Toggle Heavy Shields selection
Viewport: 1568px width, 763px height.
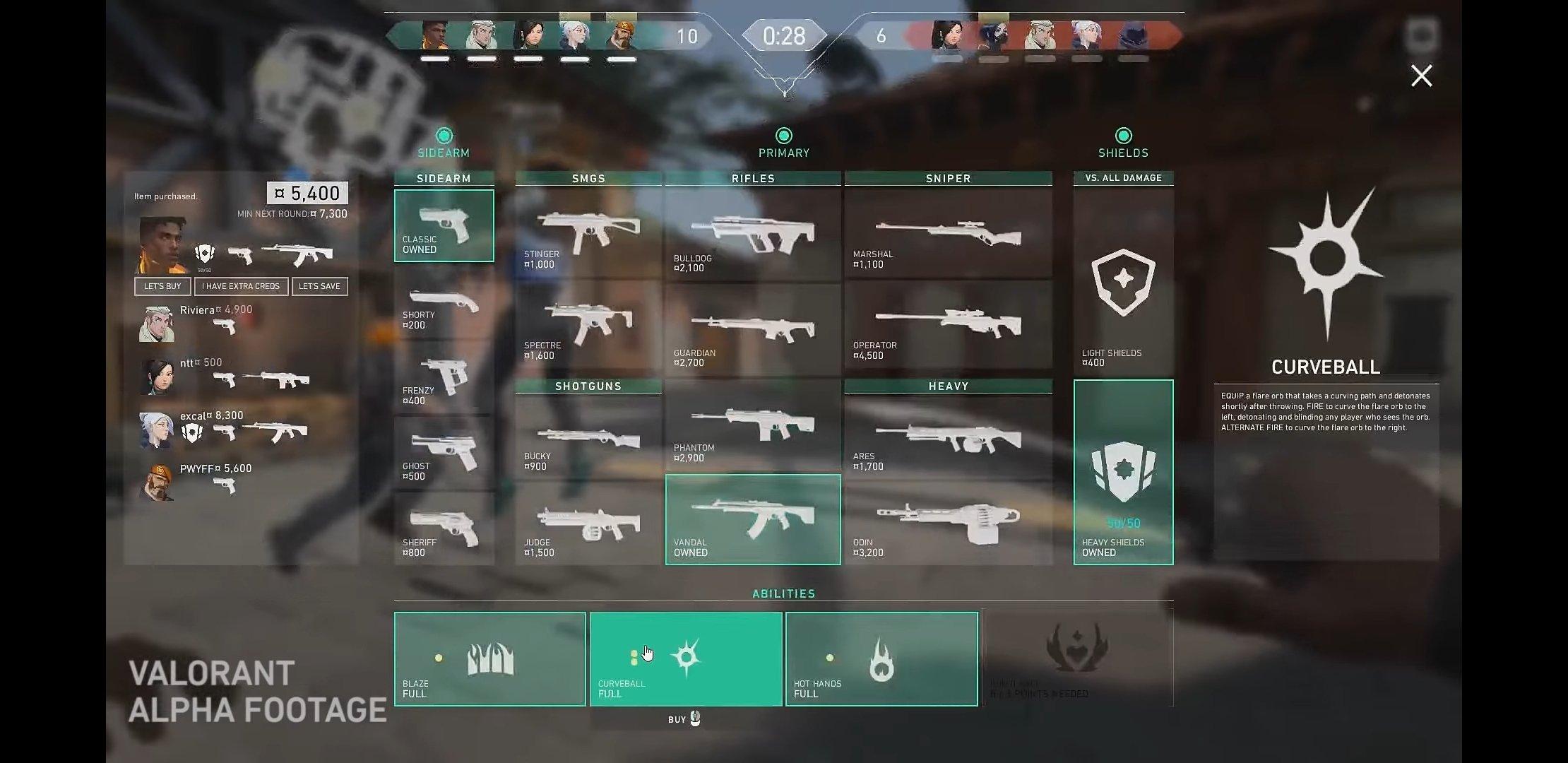pyautogui.click(x=1123, y=470)
